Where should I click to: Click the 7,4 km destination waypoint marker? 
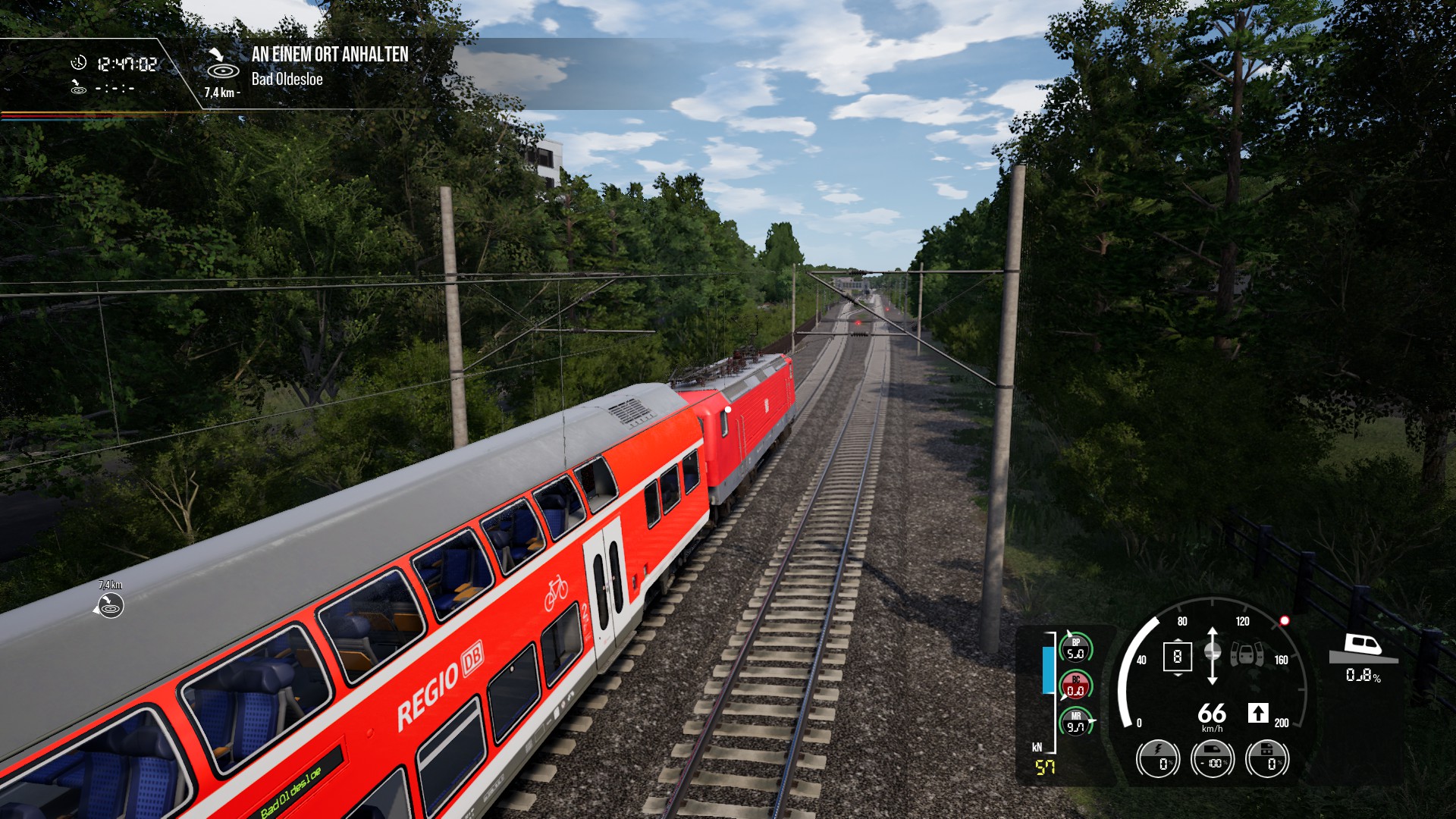pyautogui.click(x=110, y=605)
